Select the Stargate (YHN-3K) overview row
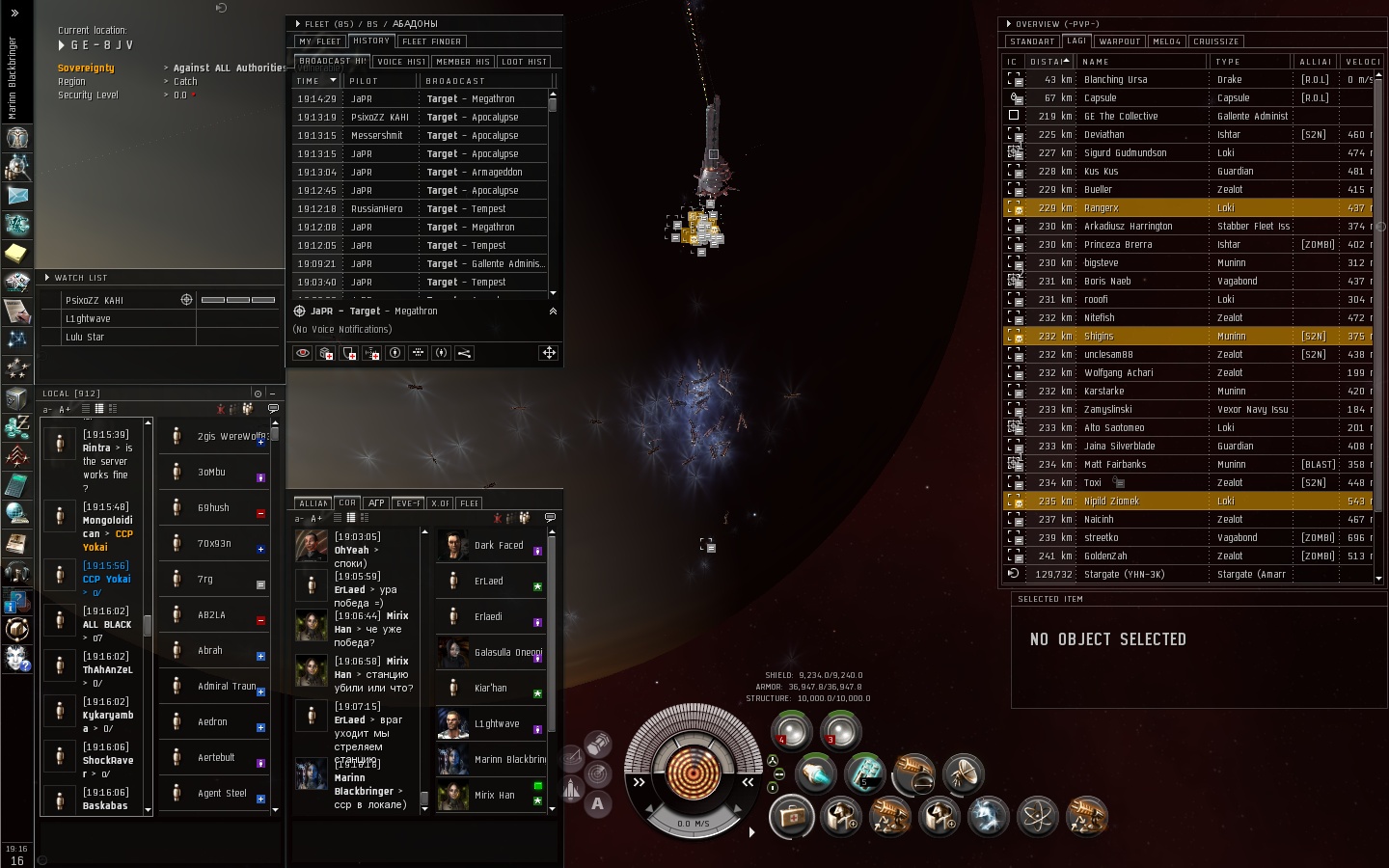This screenshot has height=868, width=1389. [x=1124, y=575]
